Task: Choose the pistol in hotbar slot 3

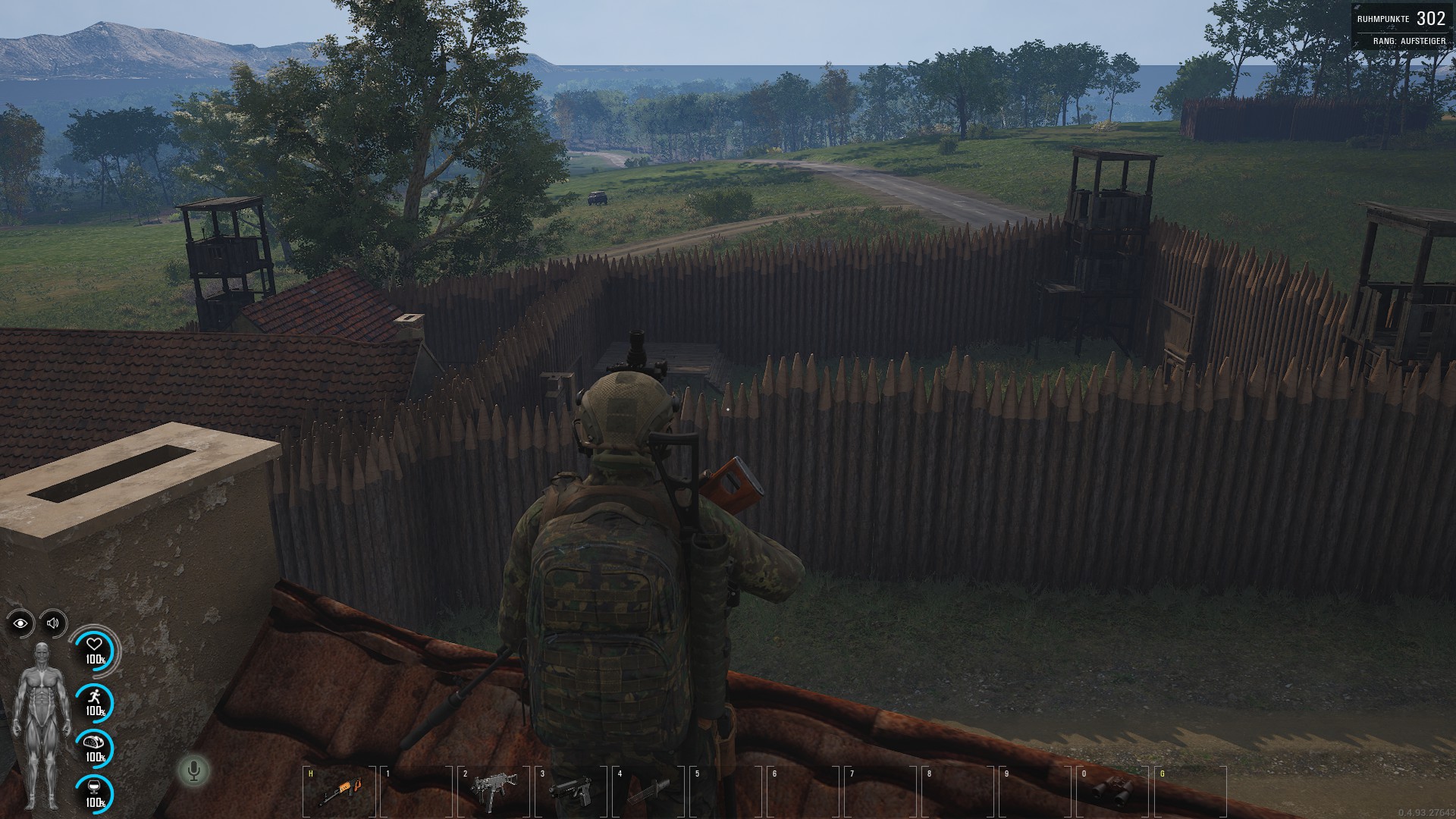Action: click(569, 791)
